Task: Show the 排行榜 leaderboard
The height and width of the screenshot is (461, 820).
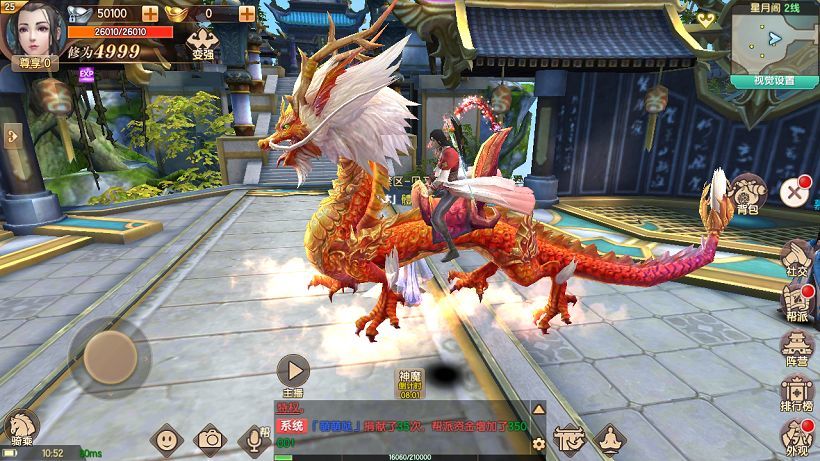Action: 796,393
